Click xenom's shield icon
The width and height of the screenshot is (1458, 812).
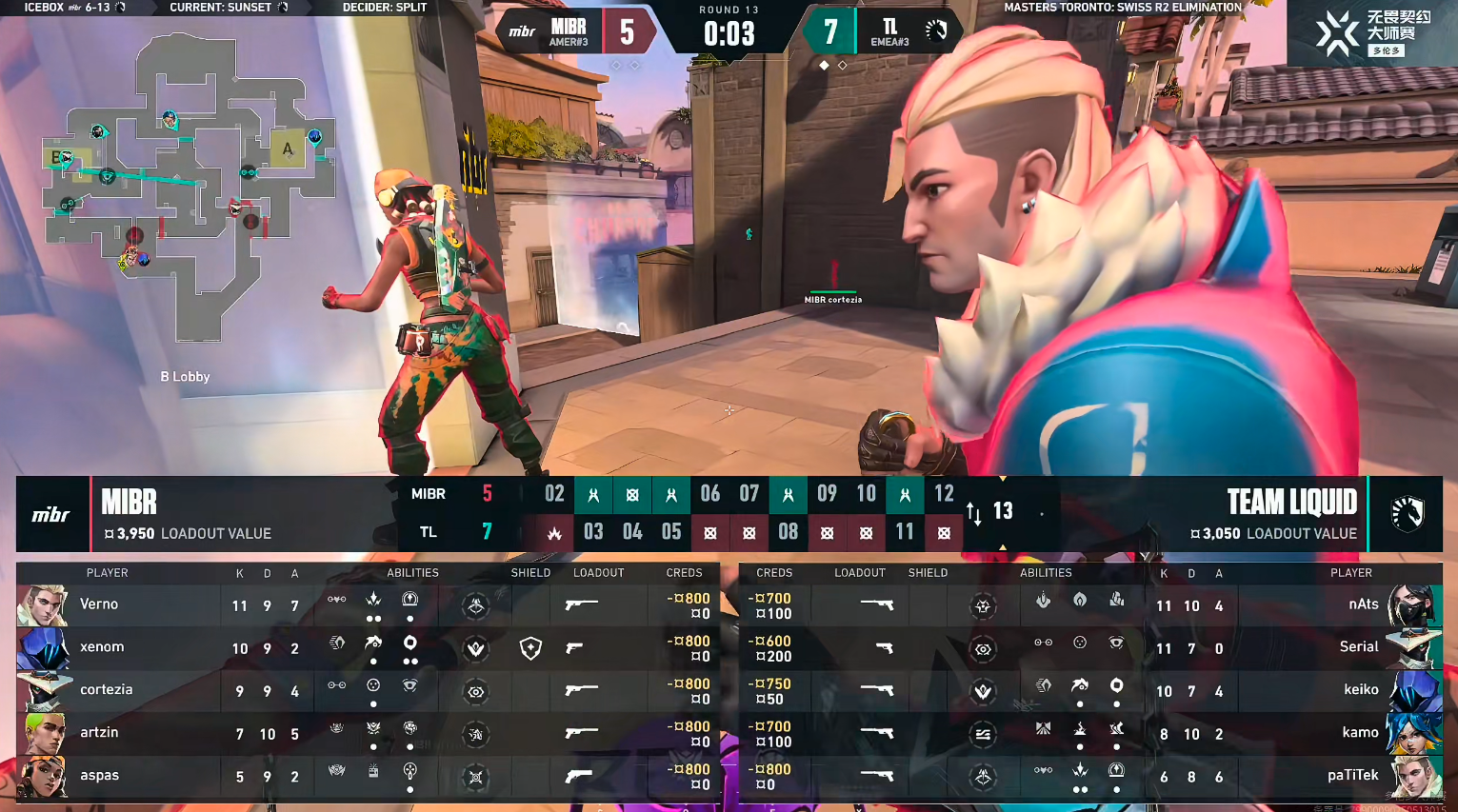click(530, 648)
